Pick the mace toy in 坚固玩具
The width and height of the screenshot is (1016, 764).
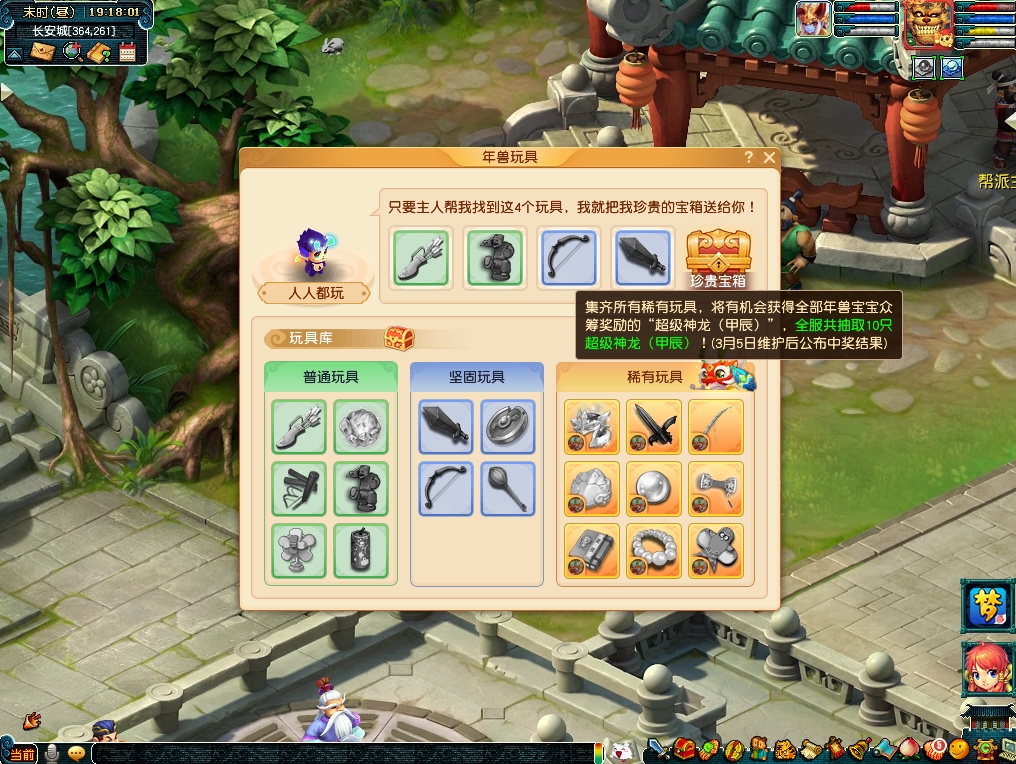pyautogui.click(x=507, y=489)
